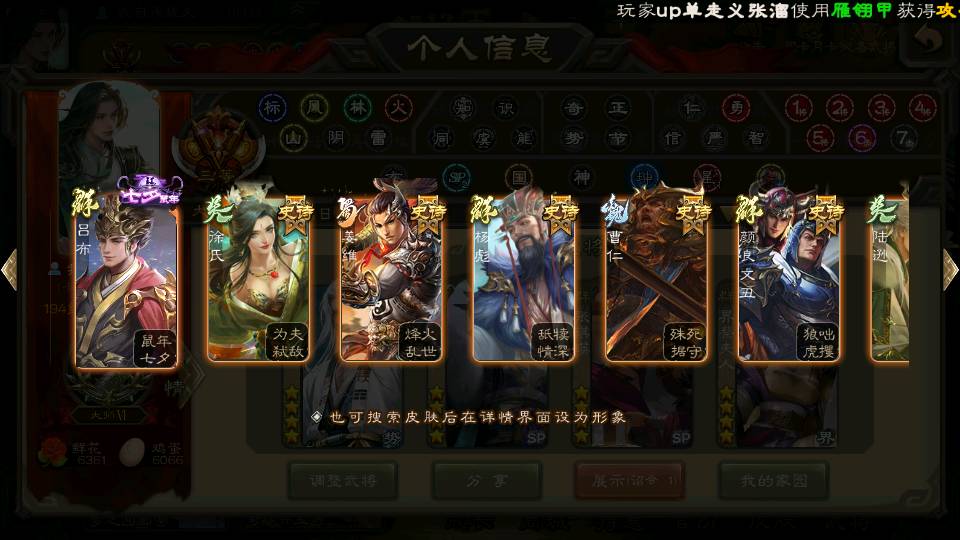Choose the 徐氏 为夫弑敌 skin card

coord(259,280)
